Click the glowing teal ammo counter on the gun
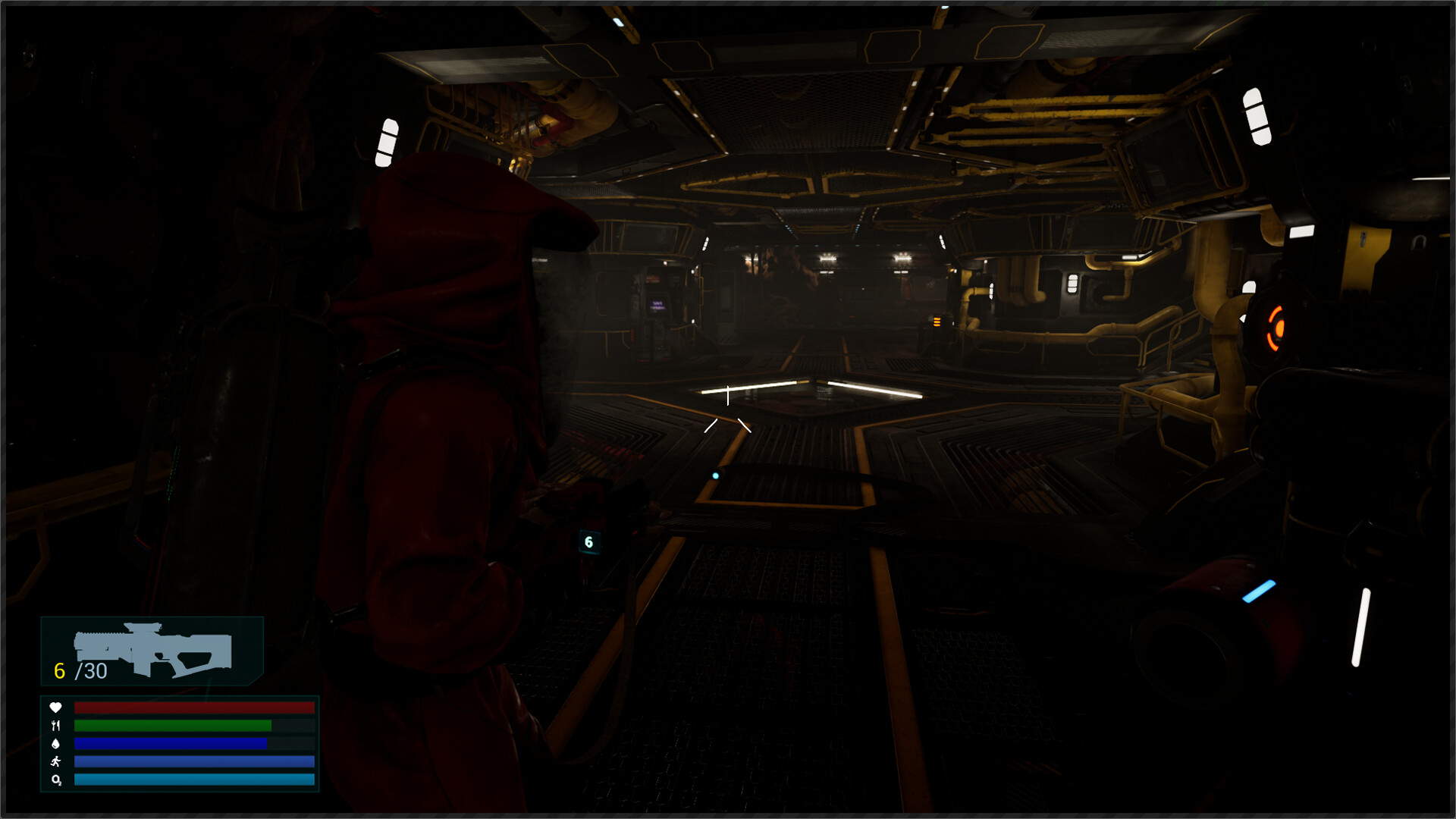This screenshot has width=1456, height=819. click(x=591, y=541)
